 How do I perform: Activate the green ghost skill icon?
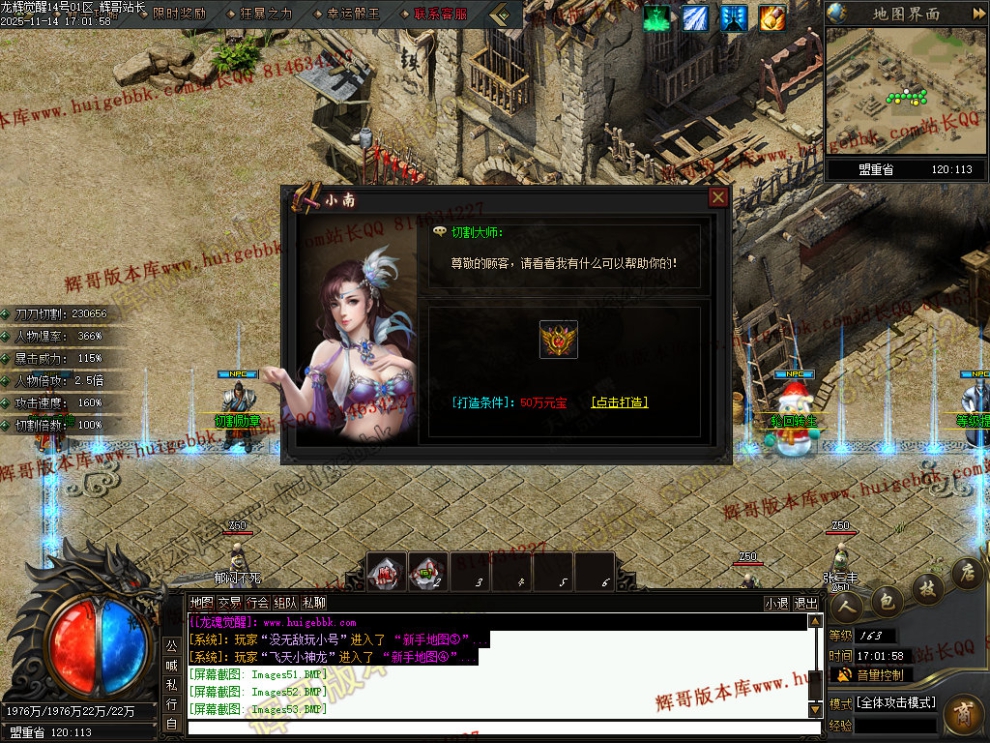657,18
